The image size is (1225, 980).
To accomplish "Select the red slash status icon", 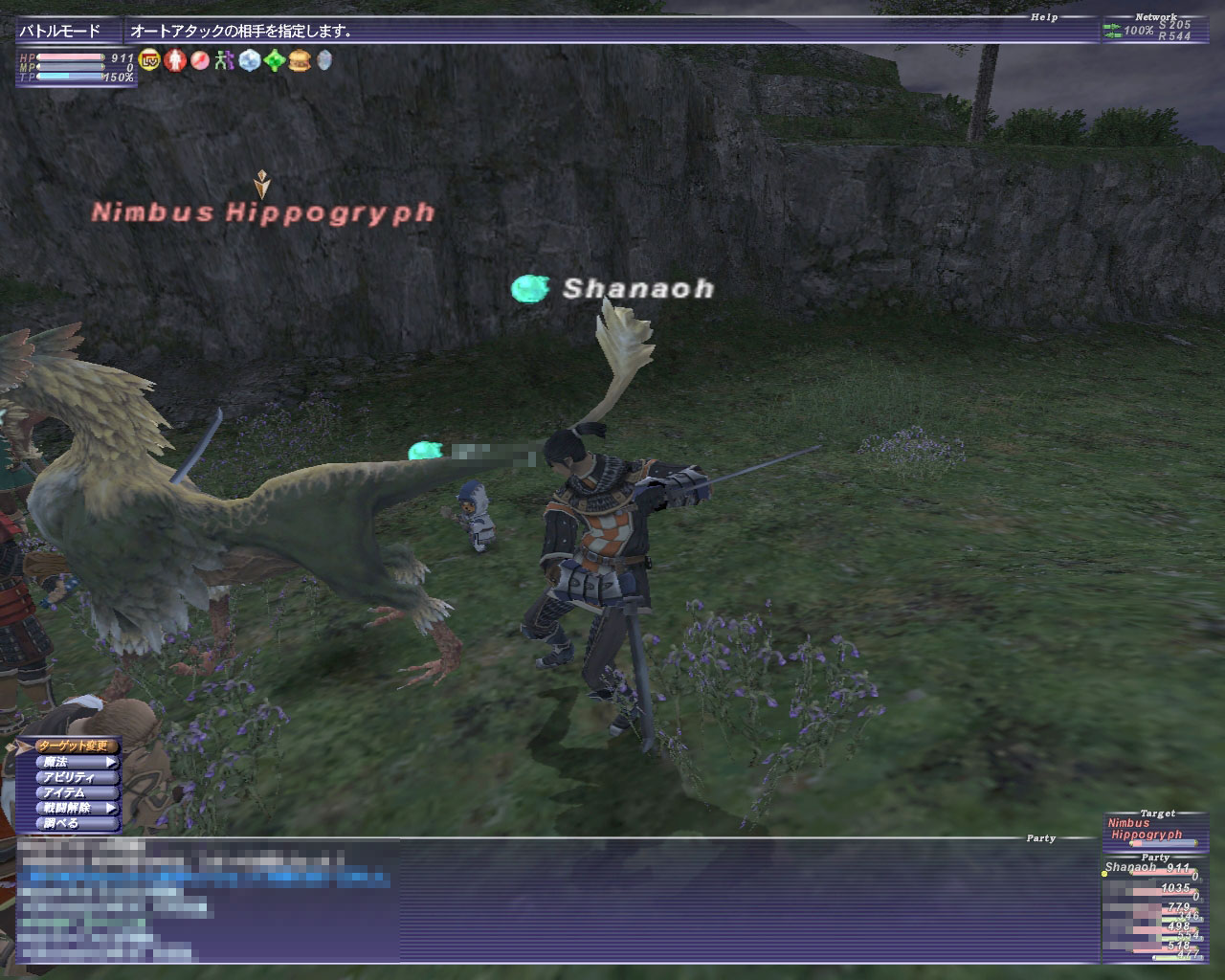I will 199,61.
